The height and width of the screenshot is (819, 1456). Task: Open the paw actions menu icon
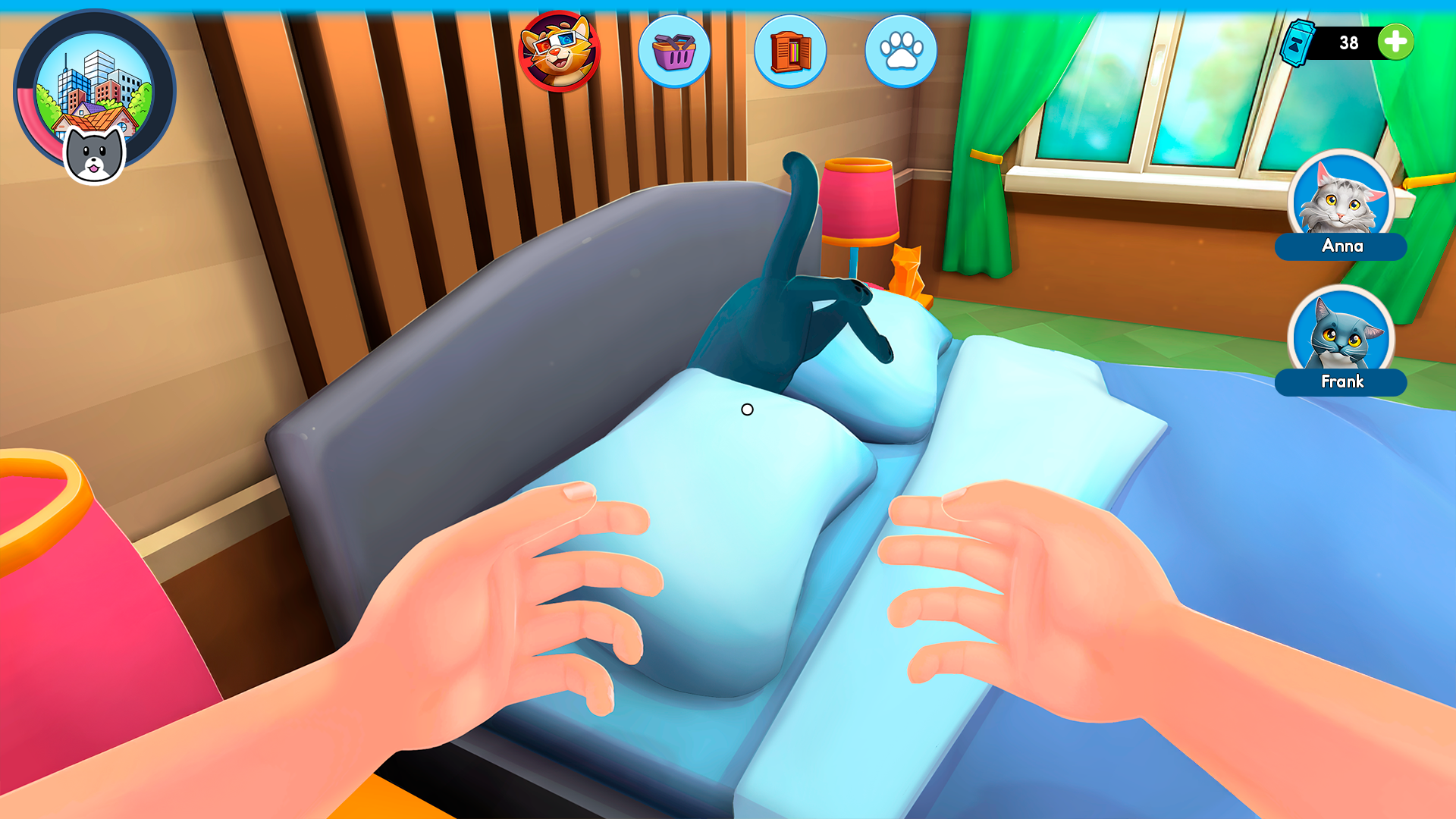pyautogui.click(x=900, y=51)
